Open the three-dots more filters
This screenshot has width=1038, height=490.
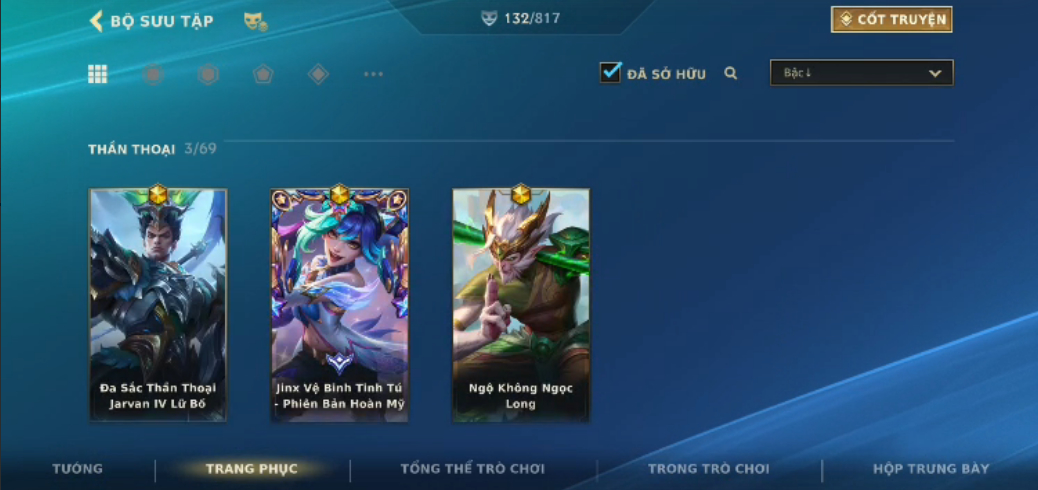click(373, 74)
